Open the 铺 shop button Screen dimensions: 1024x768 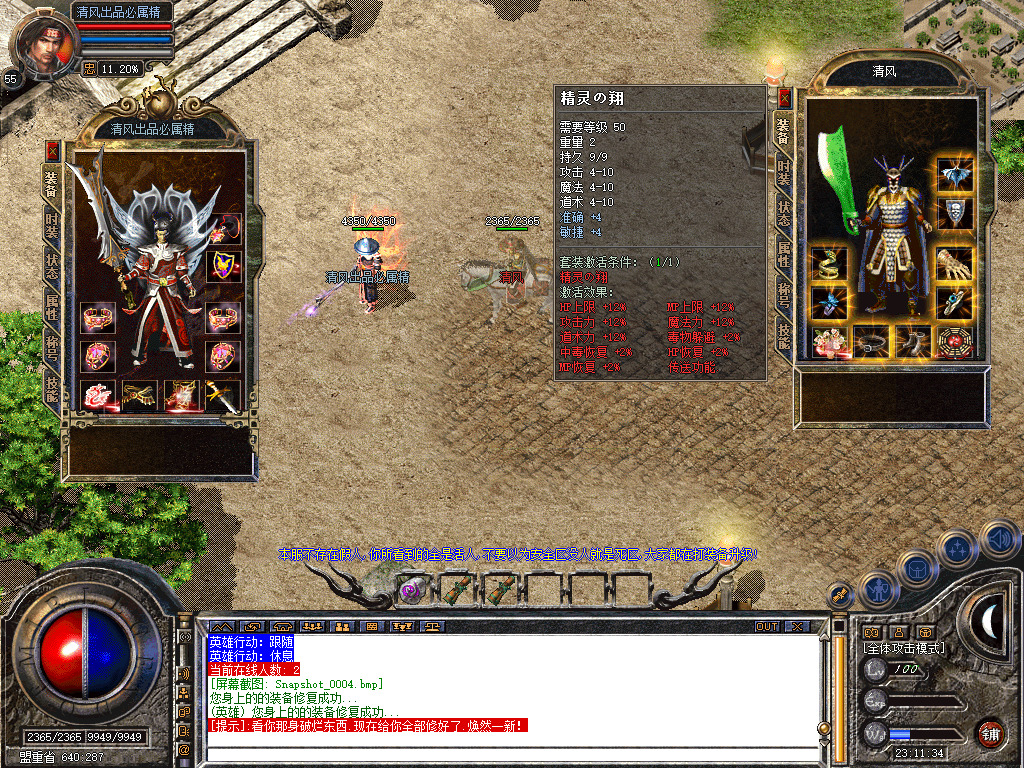pyautogui.click(x=990, y=732)
